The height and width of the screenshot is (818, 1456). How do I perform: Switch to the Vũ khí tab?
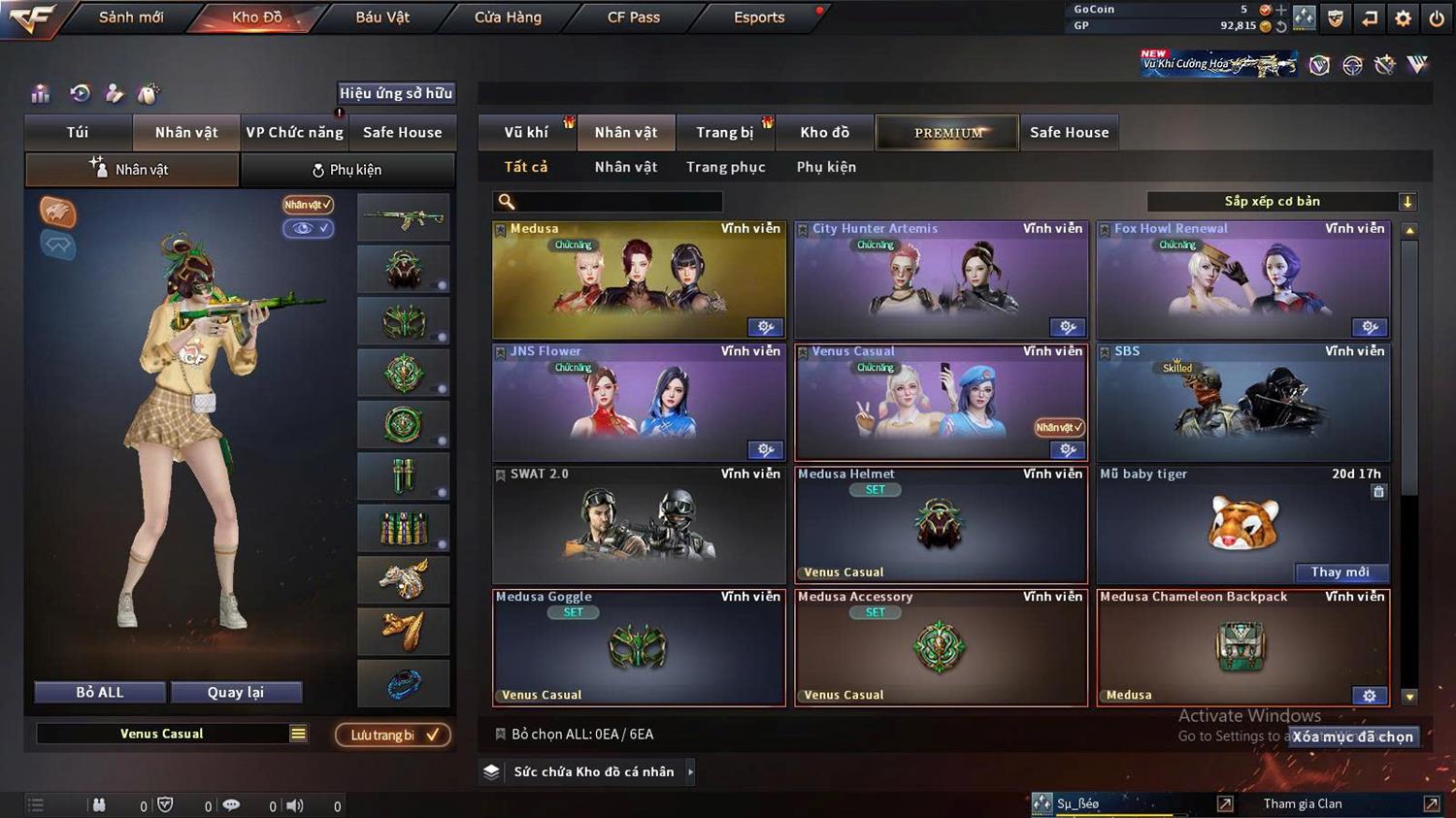(x=527, y=133)
